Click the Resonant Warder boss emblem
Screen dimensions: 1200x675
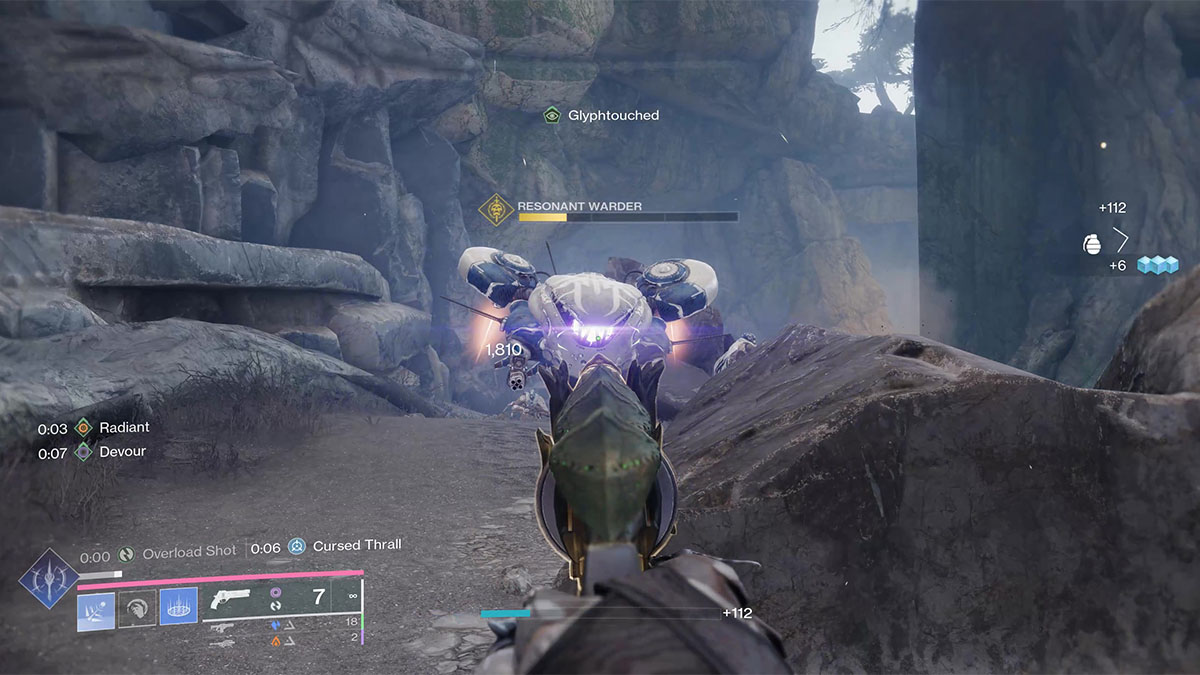(x=496, y=209)
